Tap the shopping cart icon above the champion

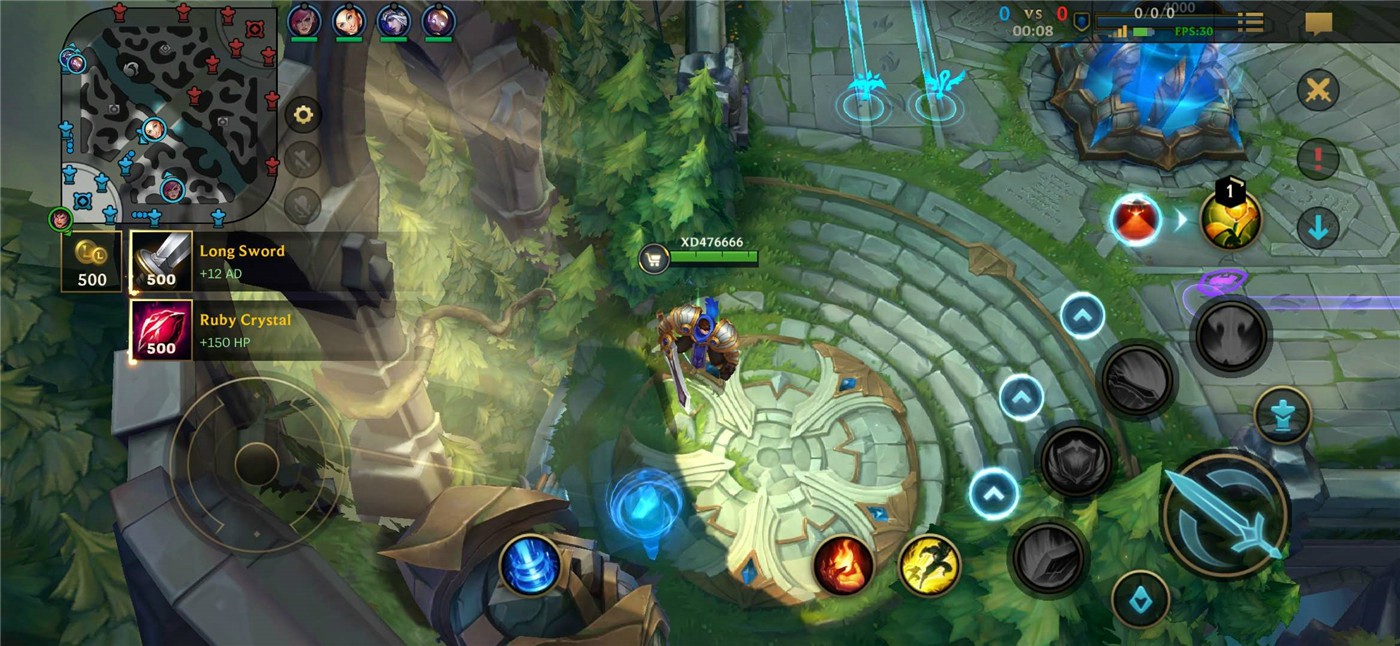(x=653, y=259)
